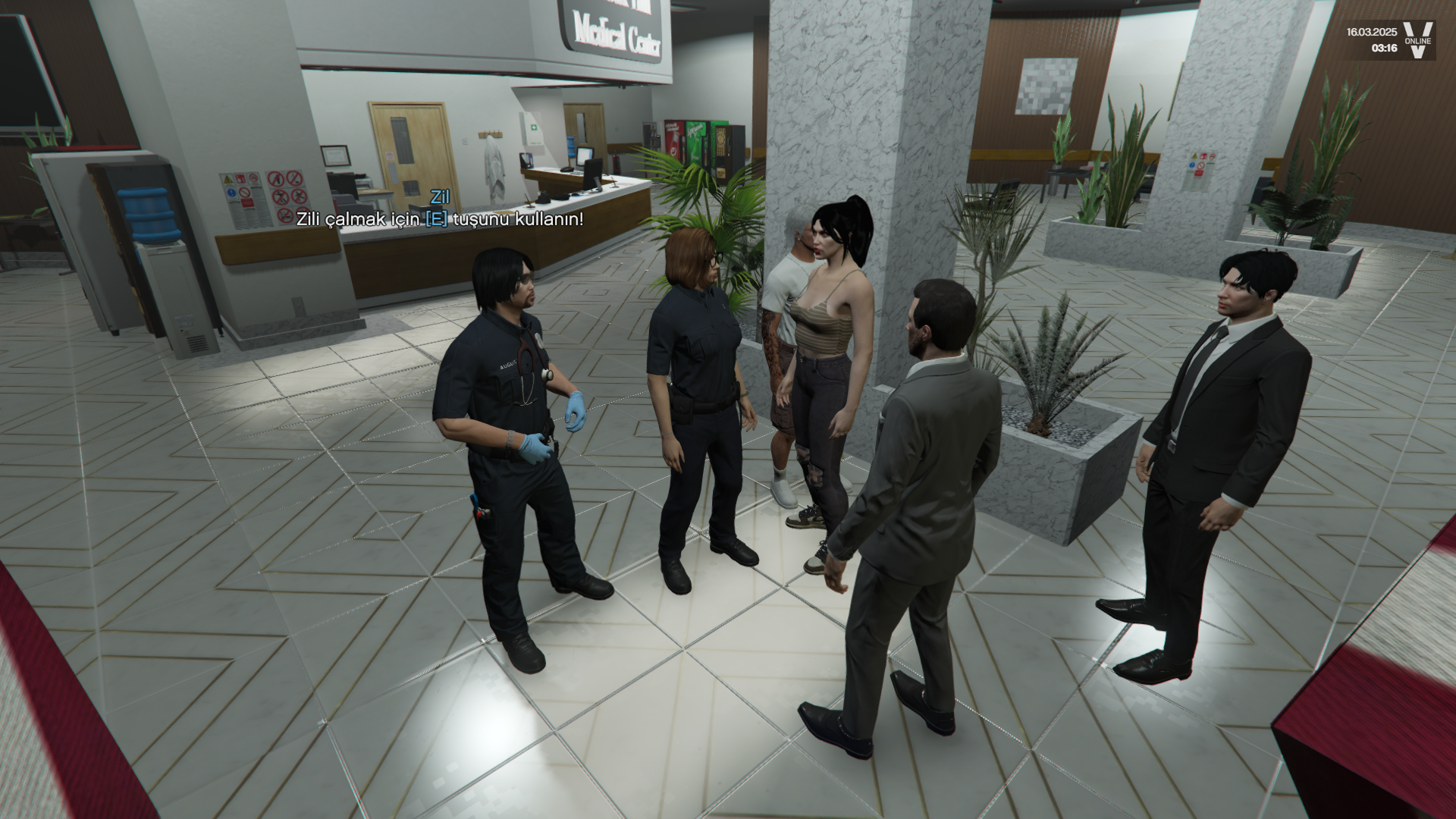Click the green first-aid sign above the counter

click(x=534, y=127)
